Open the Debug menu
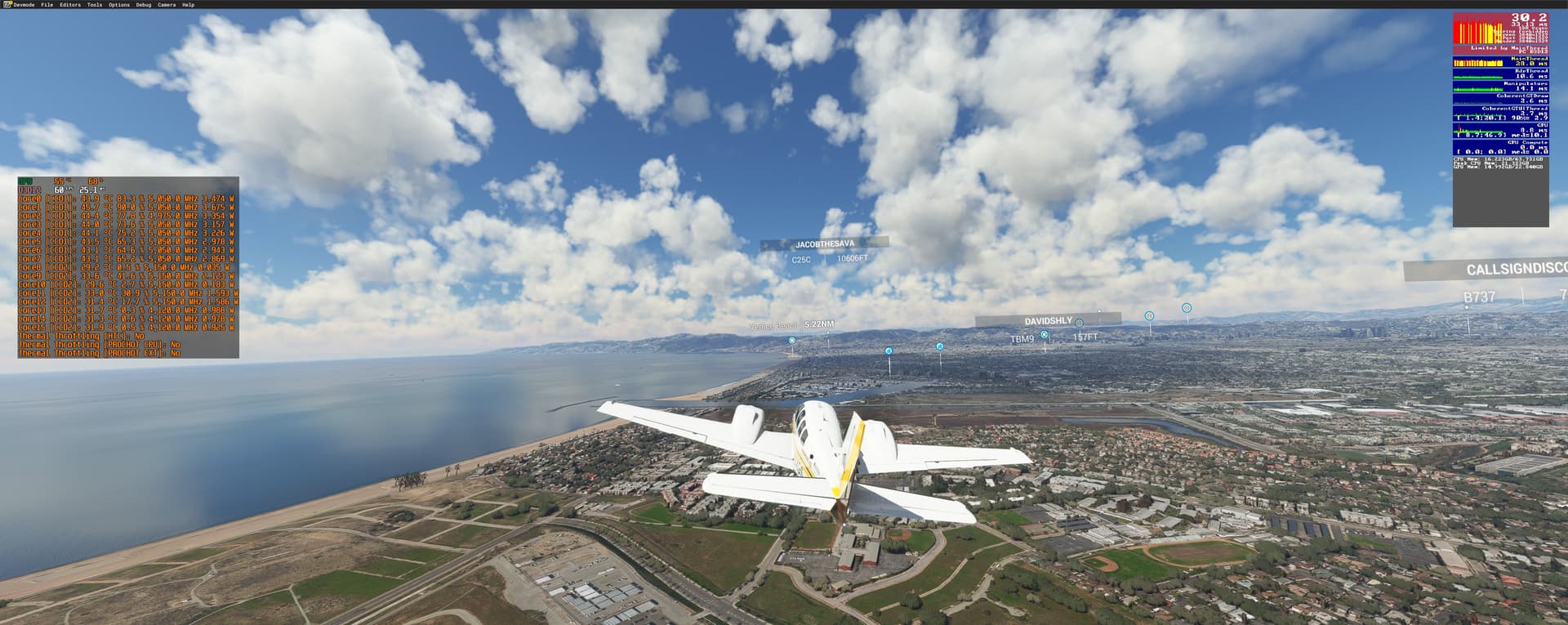Screen dimensions: 1568x625 pos(144,5)
